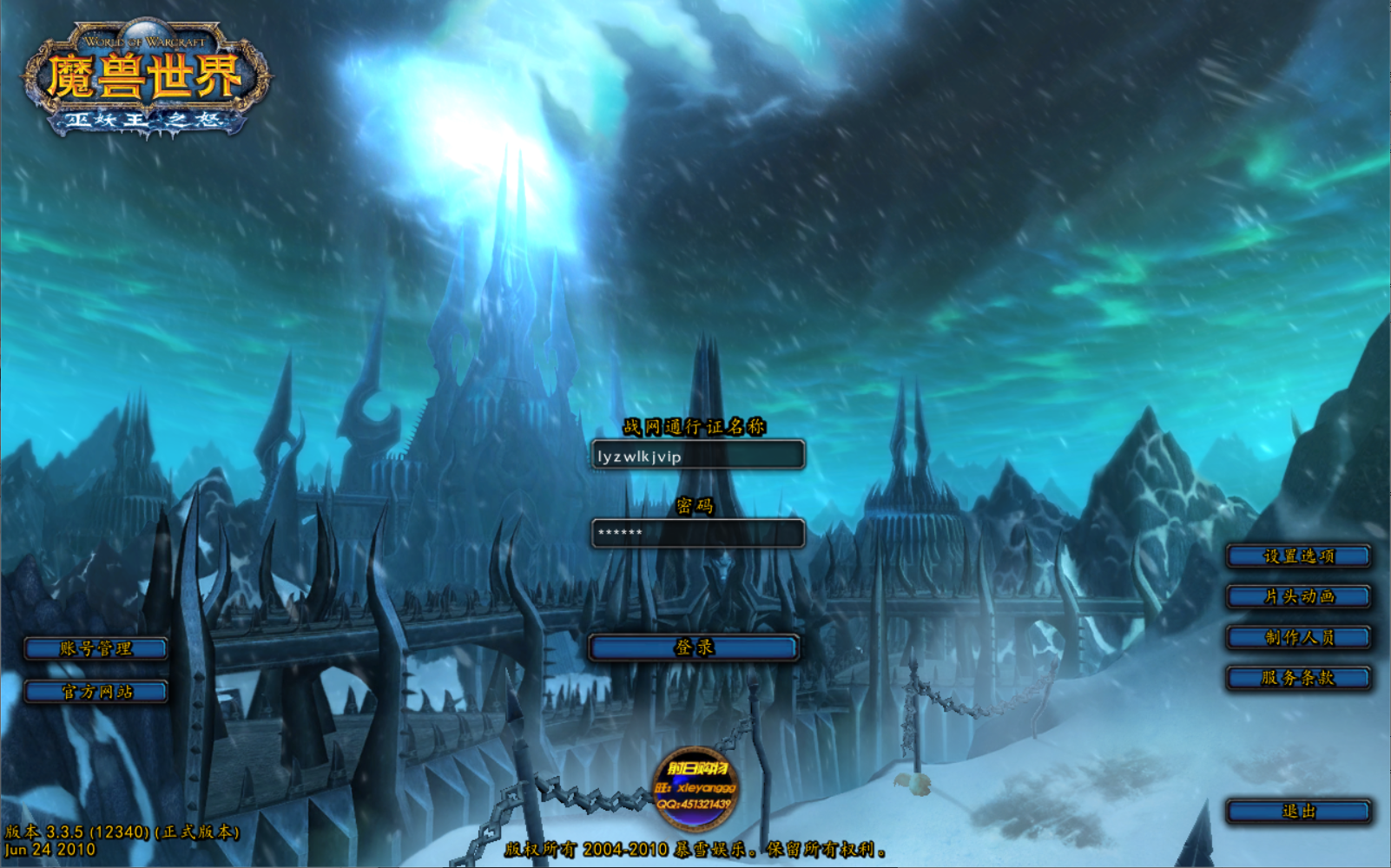The width and height of the screenshot is (1391, 868).
Task: Quit the game with 退出
Action: point(1298,812)
